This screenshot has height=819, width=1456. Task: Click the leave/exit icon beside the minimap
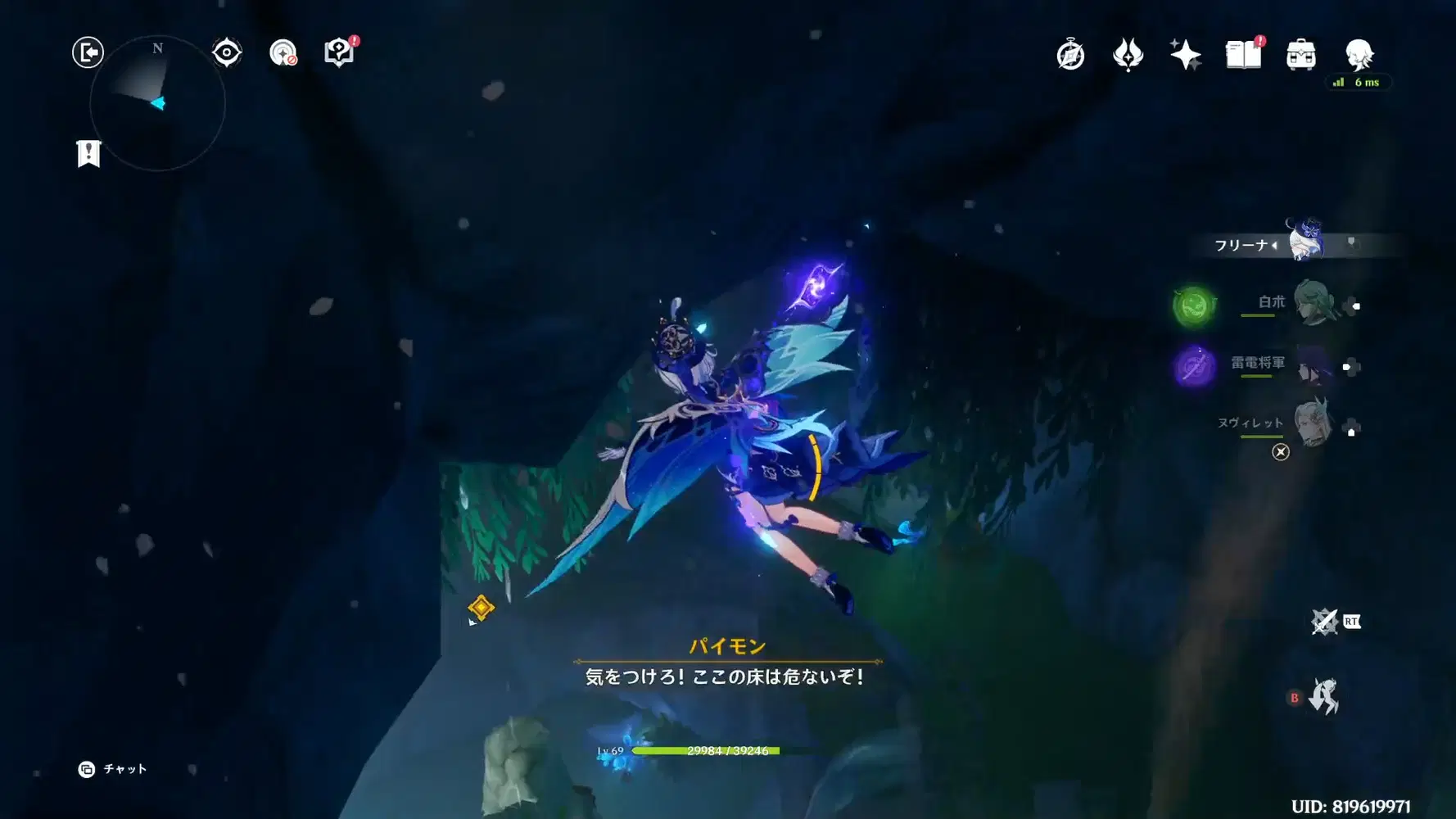(88, 51)
